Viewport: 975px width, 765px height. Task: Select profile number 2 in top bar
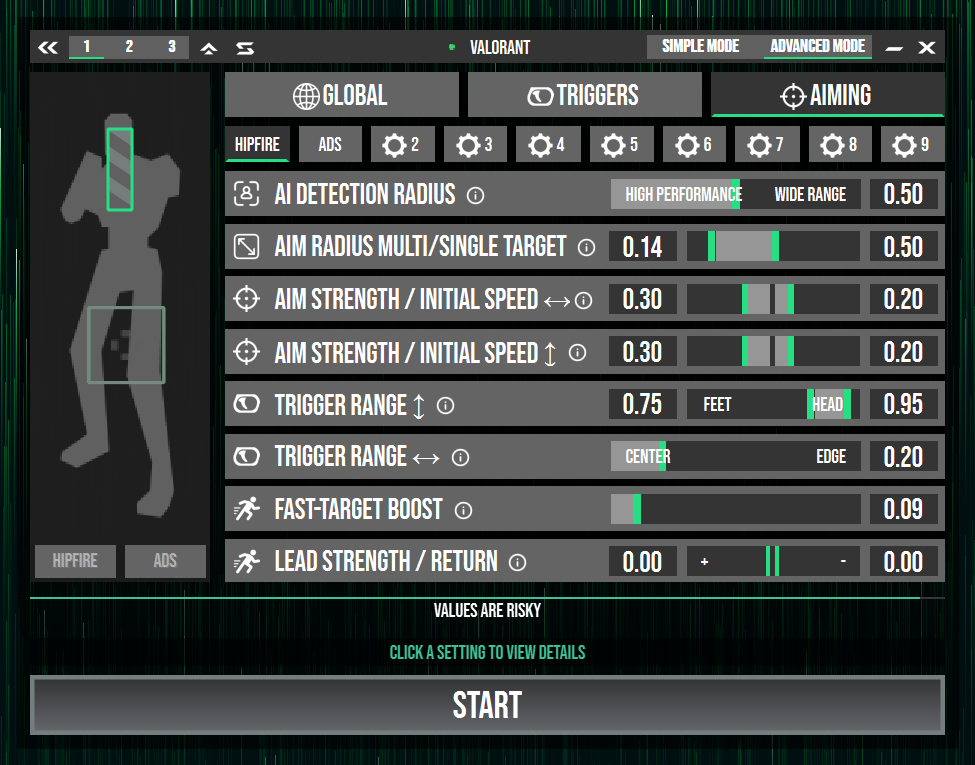coord(129,47)
